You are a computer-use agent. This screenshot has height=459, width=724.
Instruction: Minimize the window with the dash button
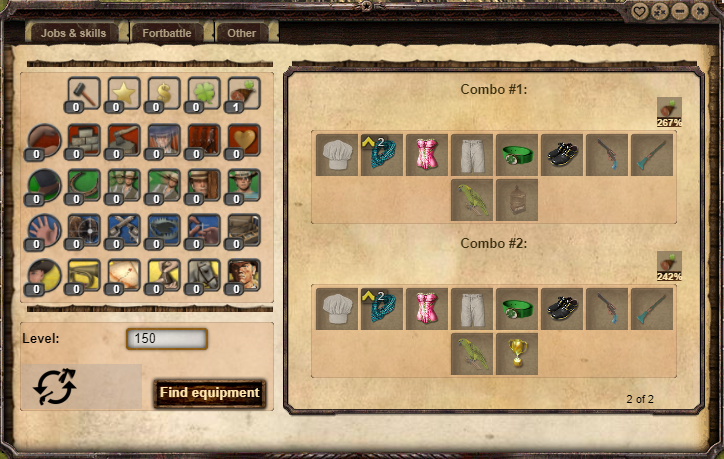point(680,12)
